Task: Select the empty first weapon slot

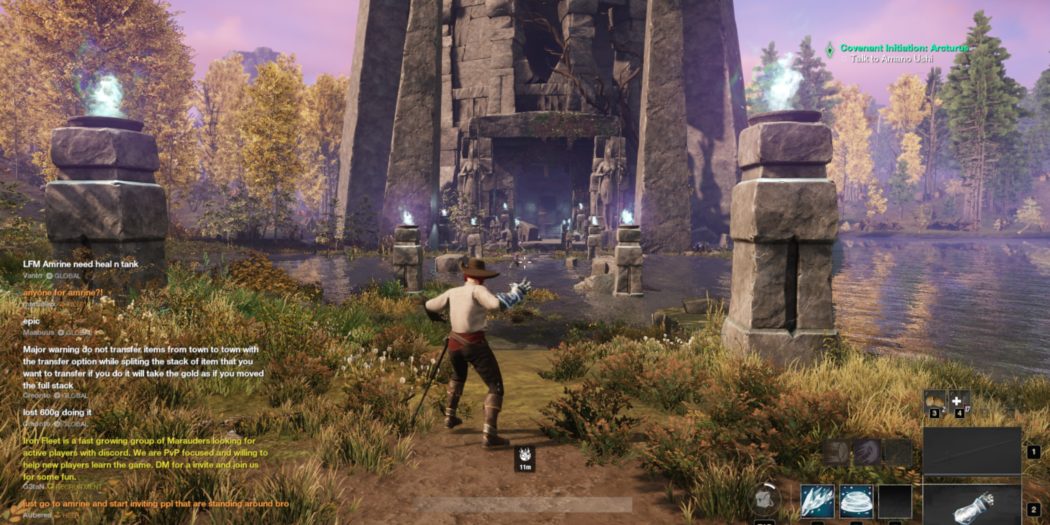Action: tap(971, 450)
